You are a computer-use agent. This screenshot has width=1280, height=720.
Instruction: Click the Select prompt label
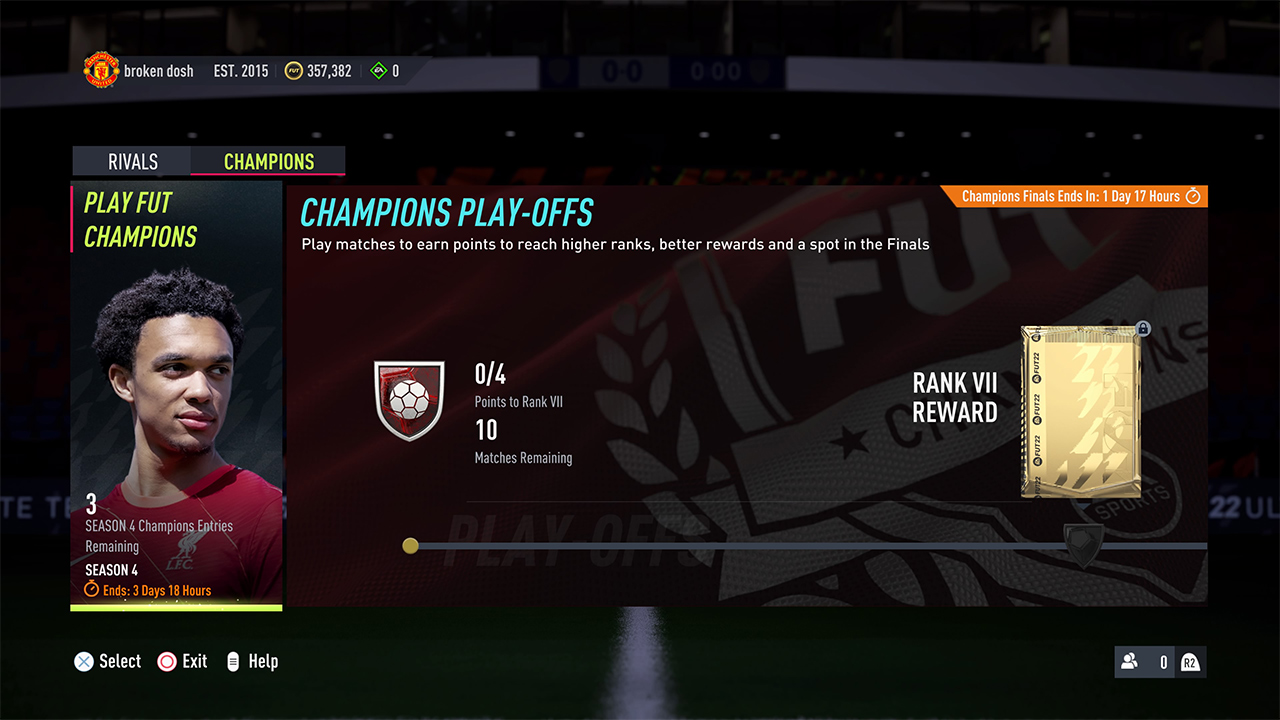click(x=119, y=661)
